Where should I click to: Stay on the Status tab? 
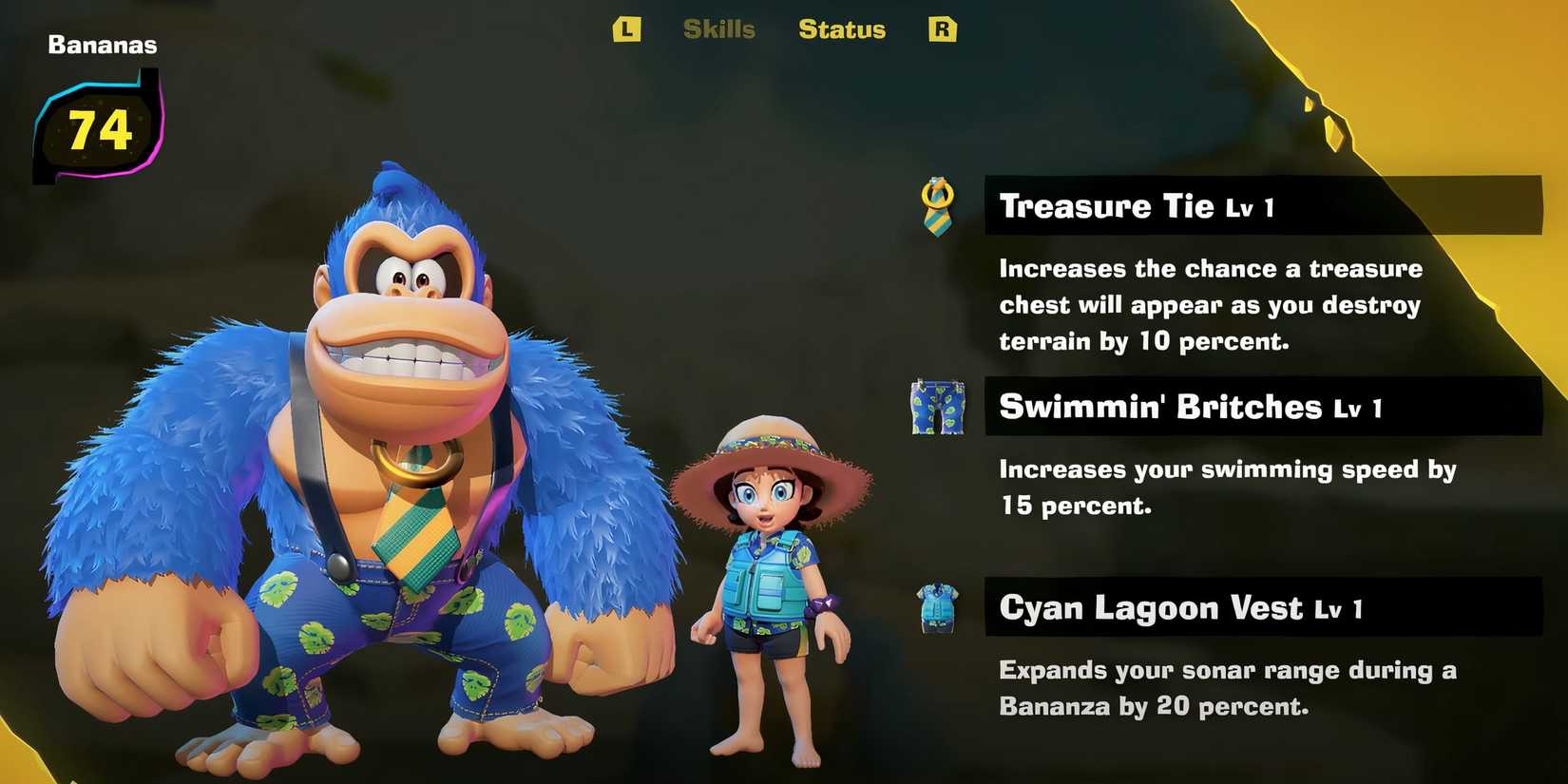point(841,29)
